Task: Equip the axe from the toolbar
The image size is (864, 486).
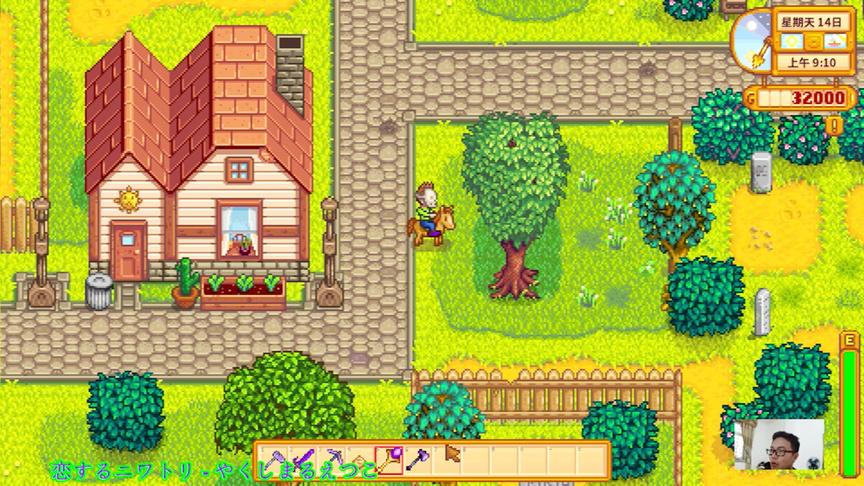Action: [x=418, y=459]
